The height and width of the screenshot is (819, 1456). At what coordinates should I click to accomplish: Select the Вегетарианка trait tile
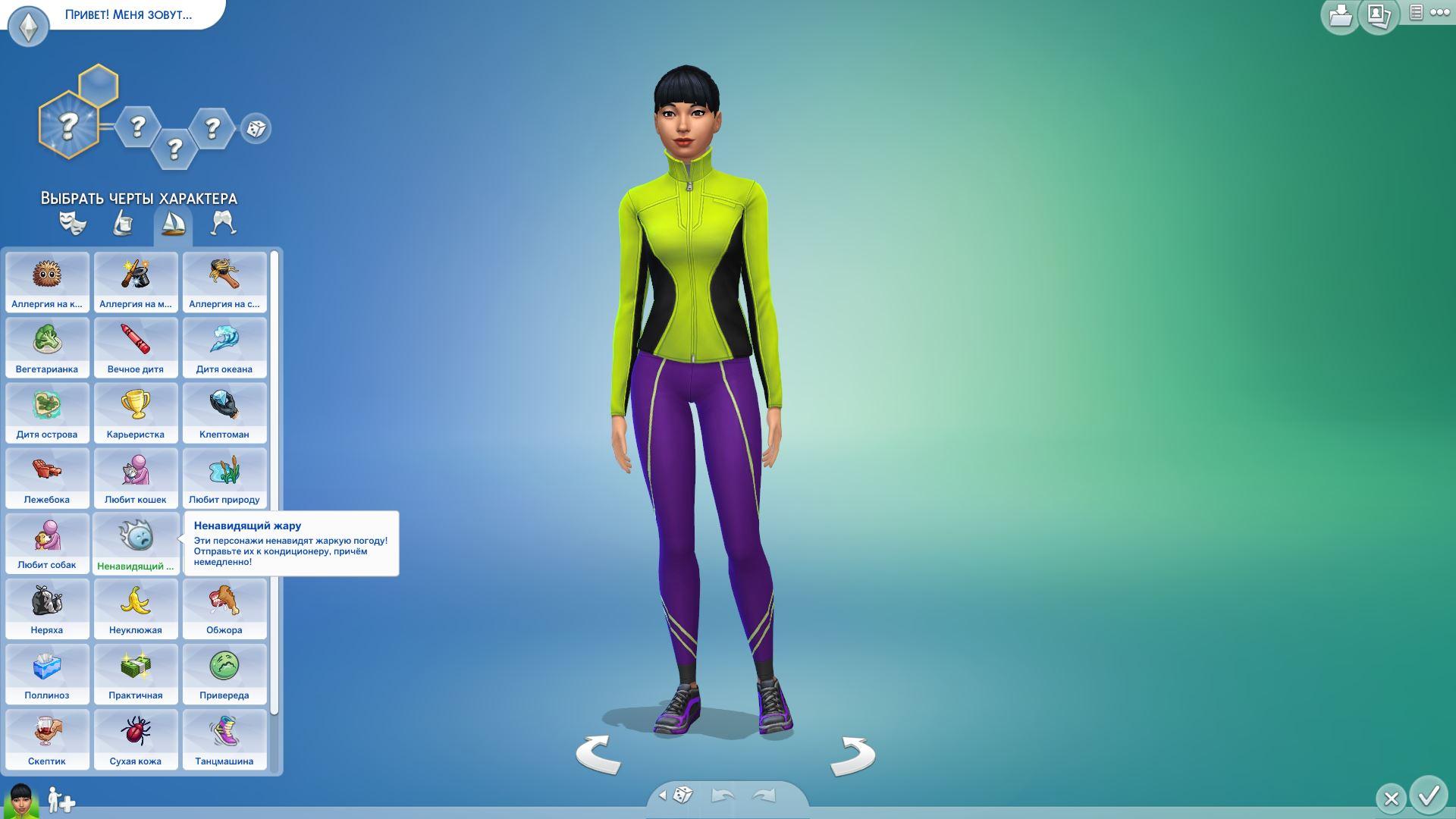tap(47, 347)
